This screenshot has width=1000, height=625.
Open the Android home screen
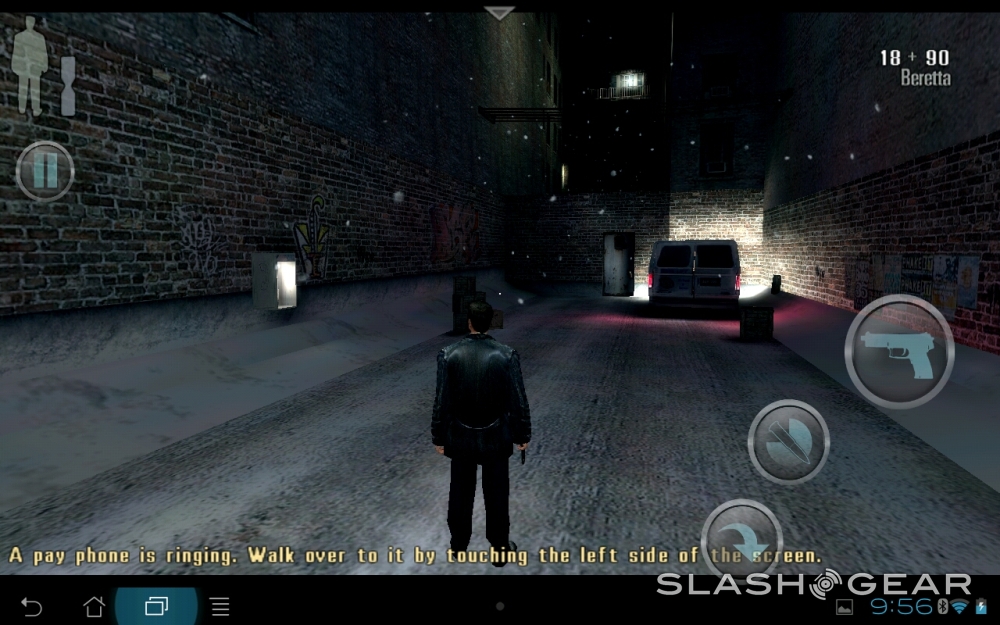click(x=94, y=606)
